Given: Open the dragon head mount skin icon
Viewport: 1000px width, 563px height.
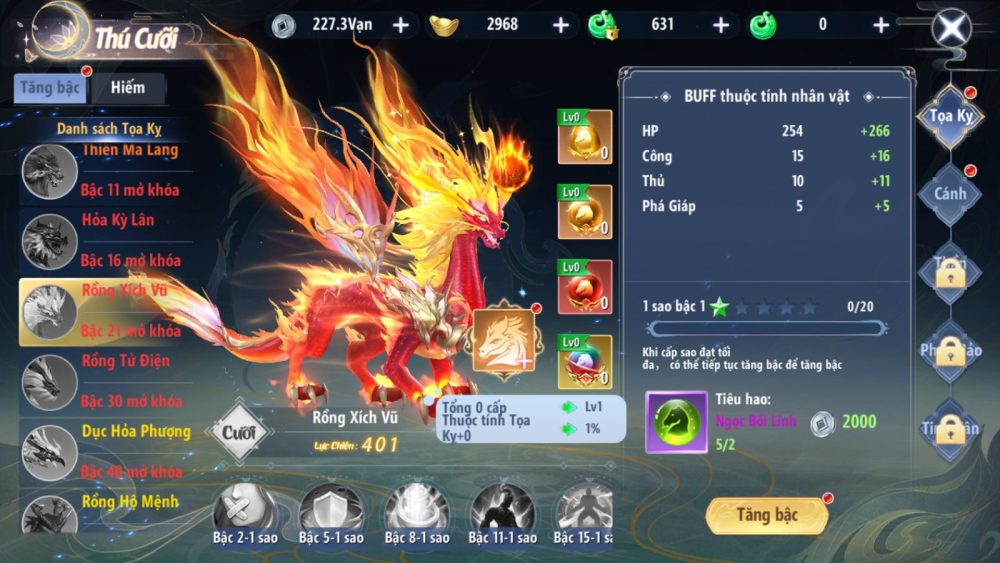Looking at the screenshot, I should pyautogui.click(x=504, y=340).
